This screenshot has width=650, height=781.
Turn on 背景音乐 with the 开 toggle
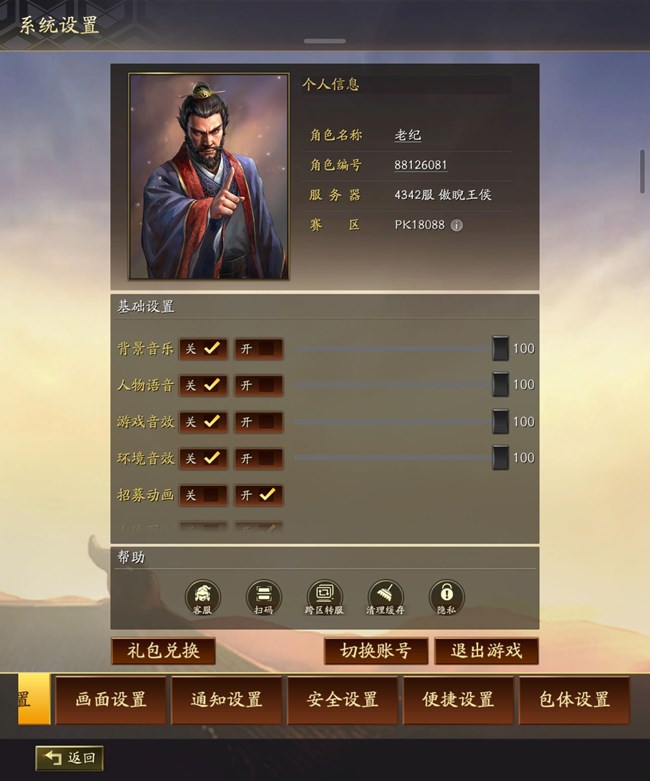coord(259,349)
